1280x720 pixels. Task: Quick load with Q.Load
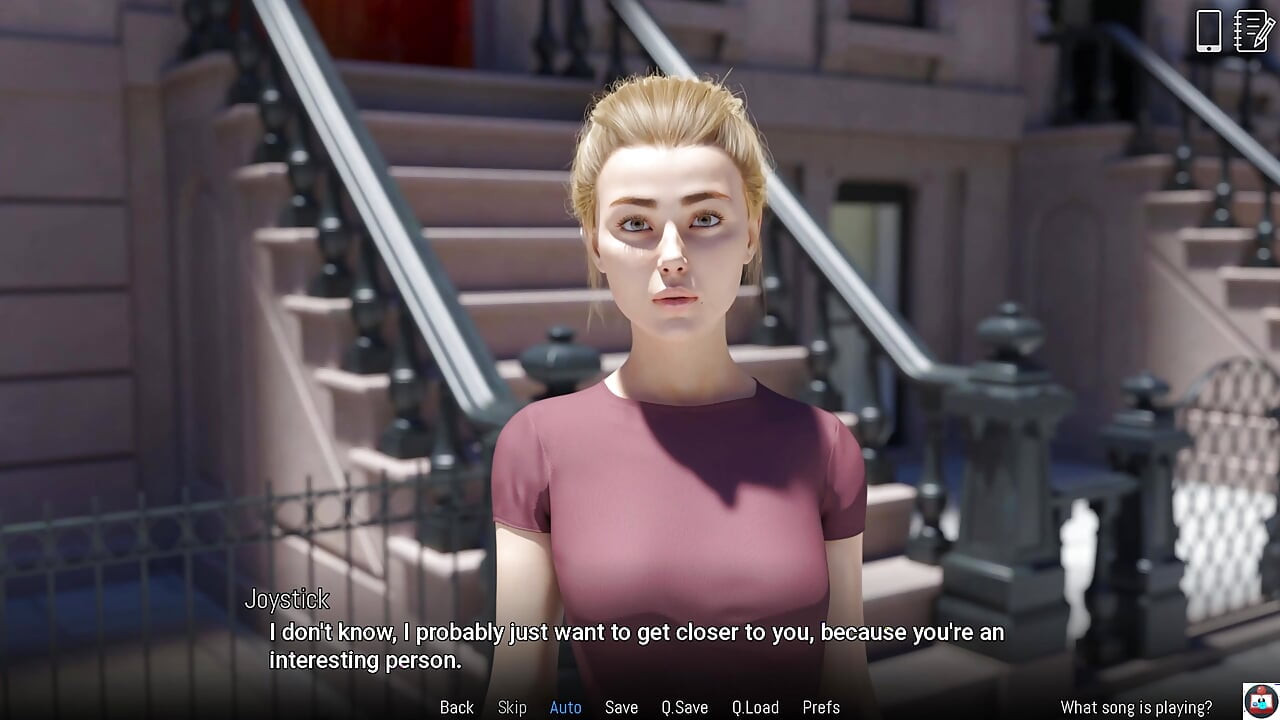755,707
